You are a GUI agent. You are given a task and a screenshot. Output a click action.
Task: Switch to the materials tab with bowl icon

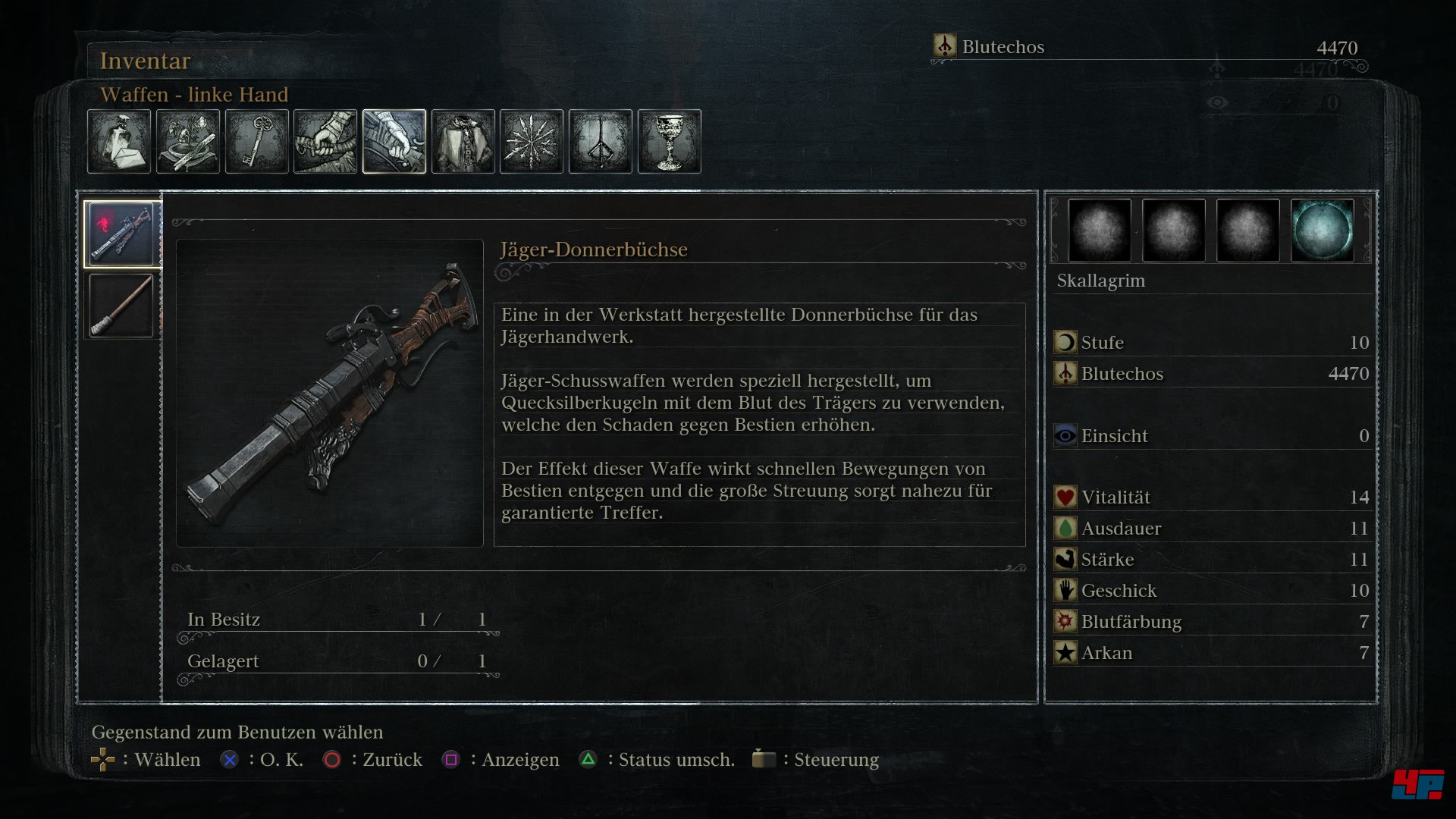(x=188, y=142)
